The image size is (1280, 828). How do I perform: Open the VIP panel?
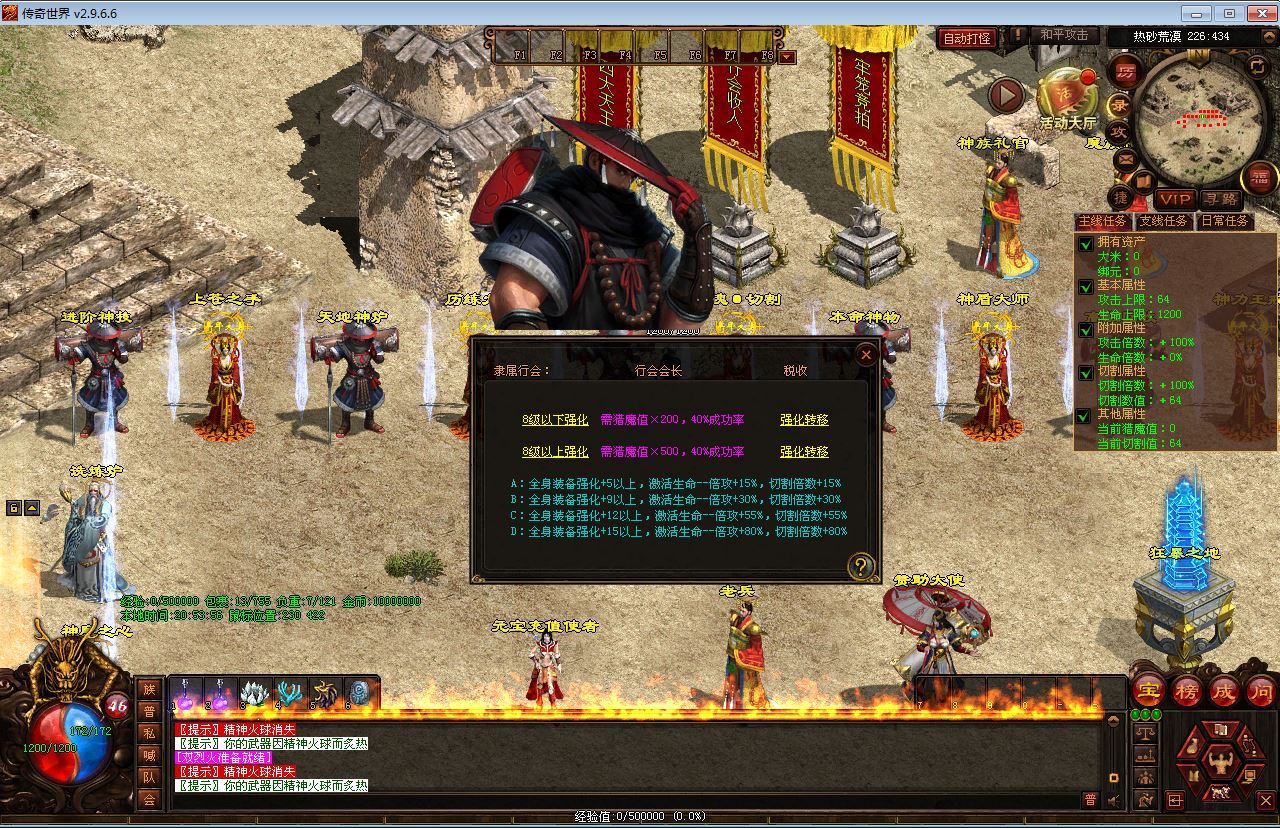click(1175, 199)
